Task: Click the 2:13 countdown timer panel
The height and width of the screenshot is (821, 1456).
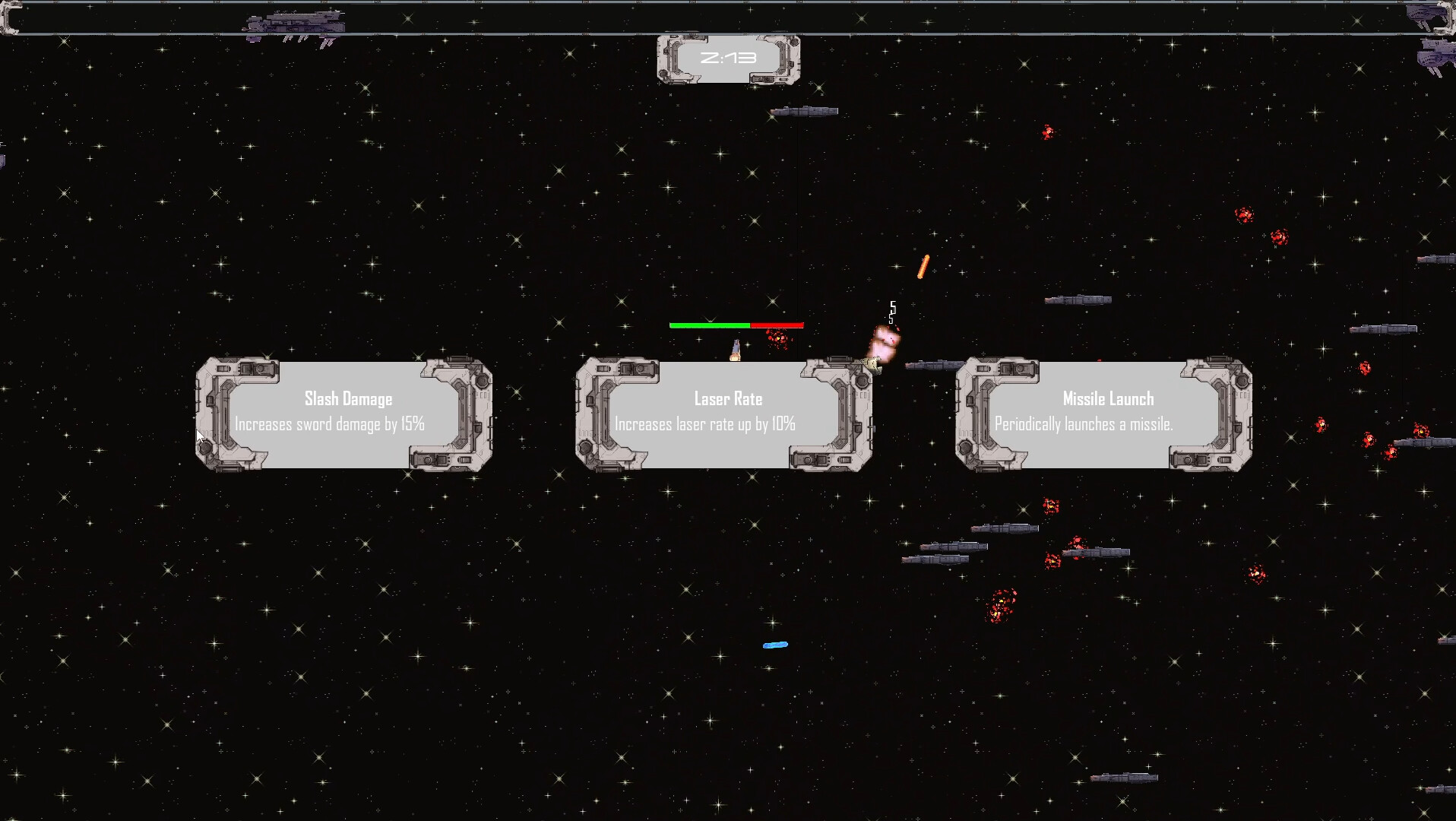Action: (x=727, y=57)
